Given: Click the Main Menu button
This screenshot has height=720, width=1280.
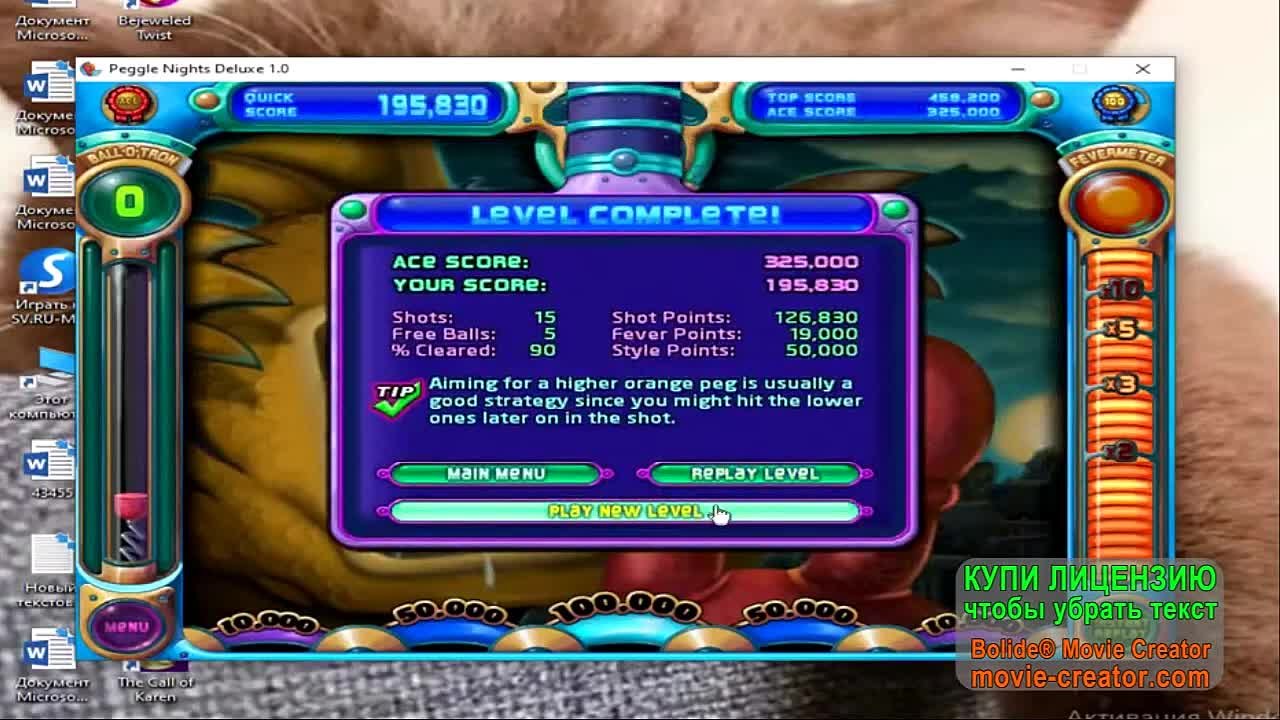Looking at the screenshot, I should (494, 474).
